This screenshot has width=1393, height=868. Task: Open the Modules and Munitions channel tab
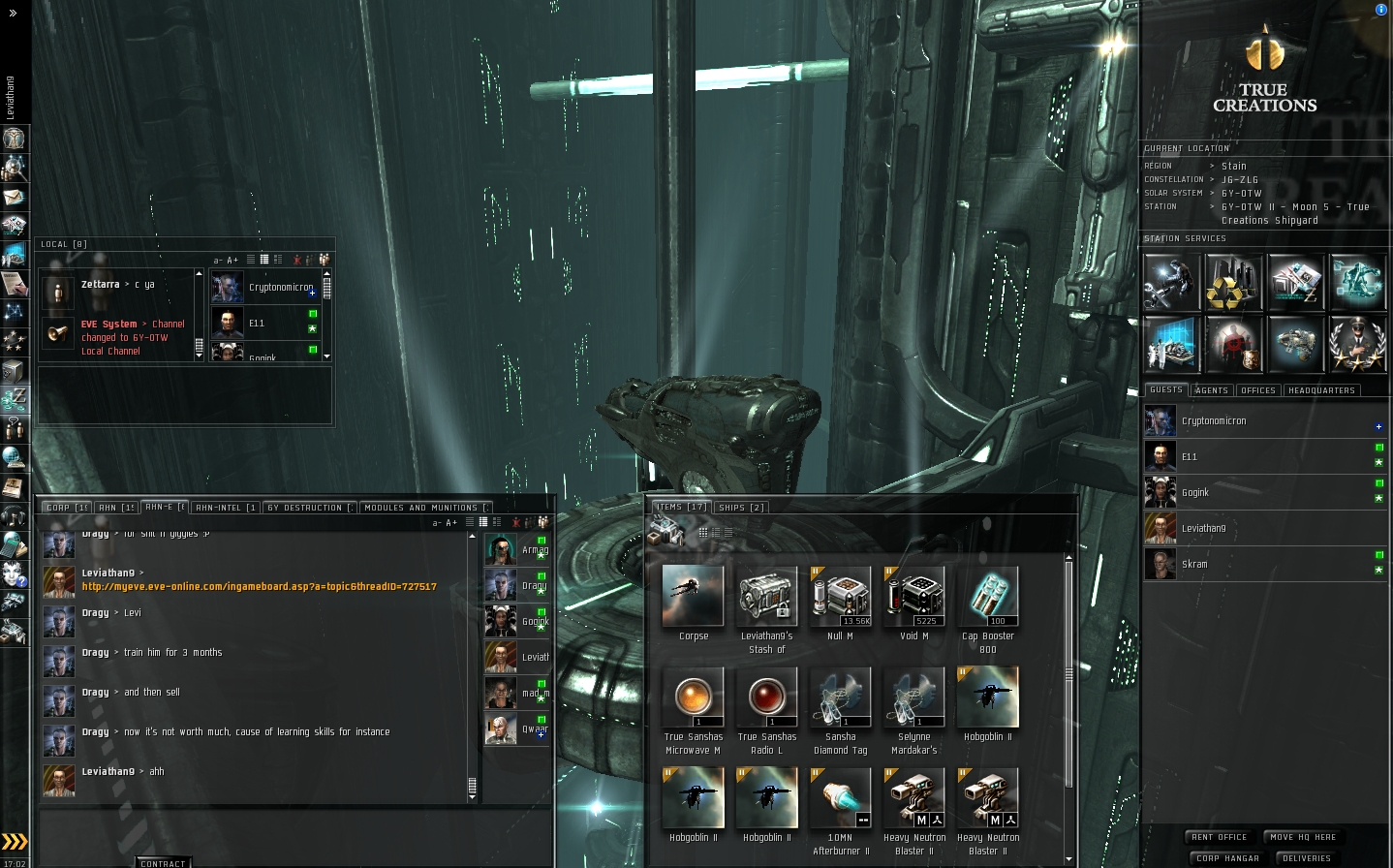422,508
